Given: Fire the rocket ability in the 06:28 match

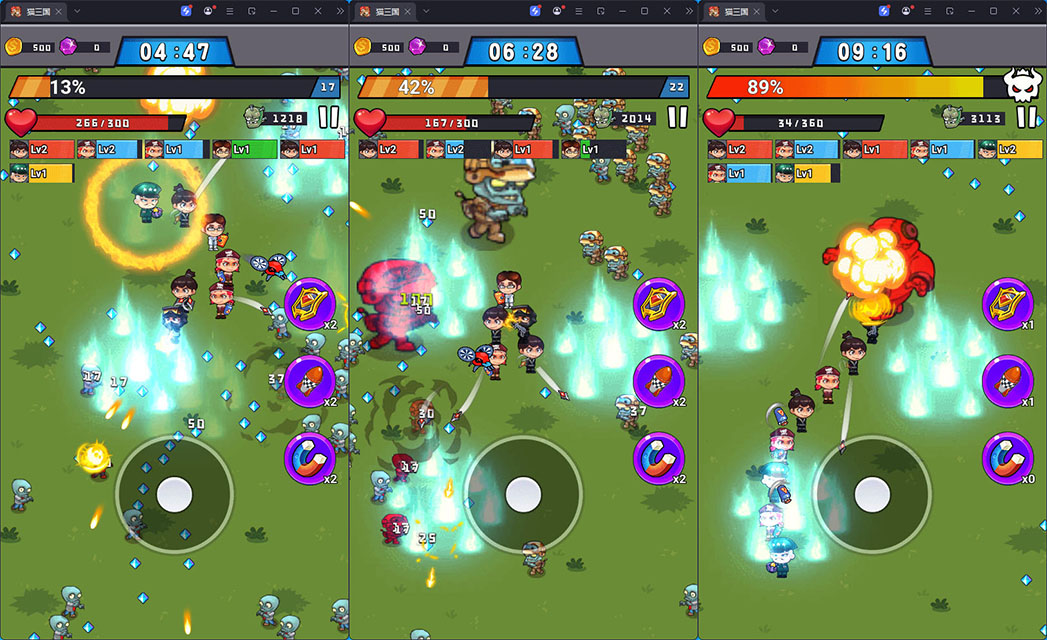Looking at the screenshot, I should 659,381.
